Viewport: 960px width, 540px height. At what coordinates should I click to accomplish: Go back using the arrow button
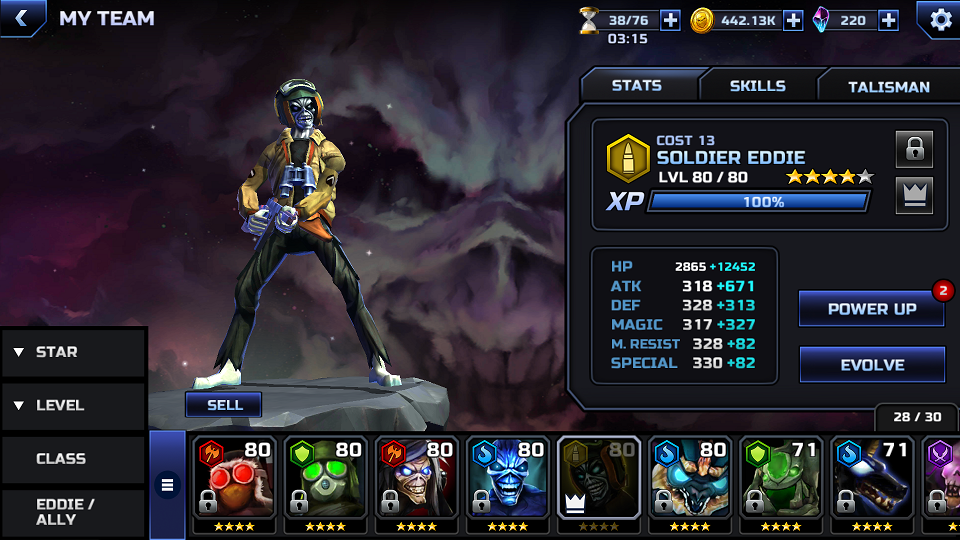[x=22, y=18]
